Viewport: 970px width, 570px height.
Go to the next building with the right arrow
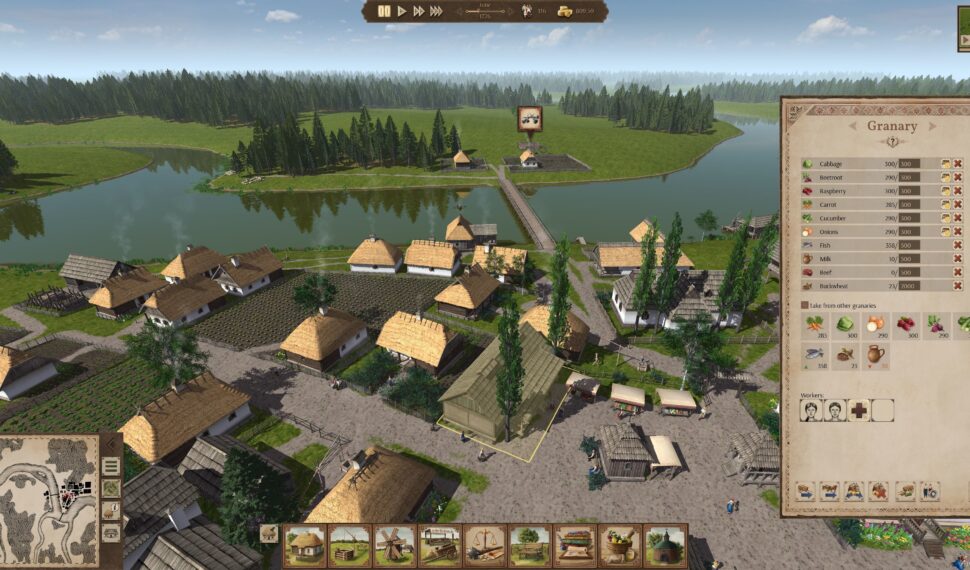(936, 127)
